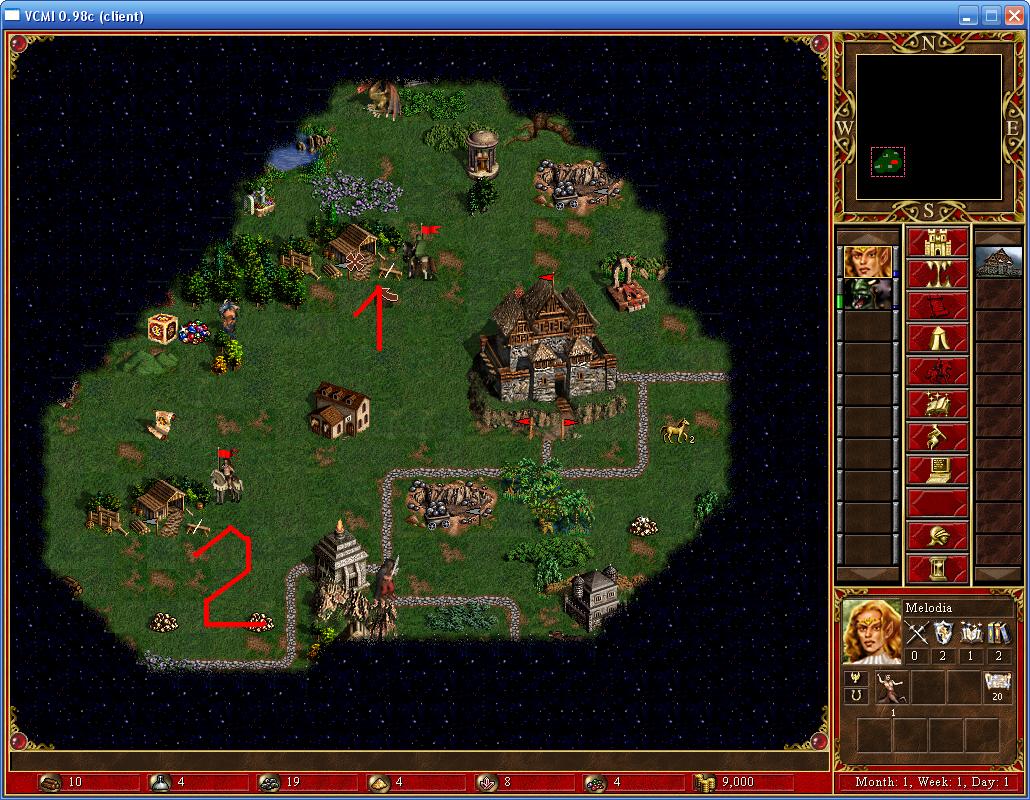Image resolution: width=1030 pixels, height=800 pixels.
Task: Open Melodia's large portrait in the info panel
Action: pos(869,631)
